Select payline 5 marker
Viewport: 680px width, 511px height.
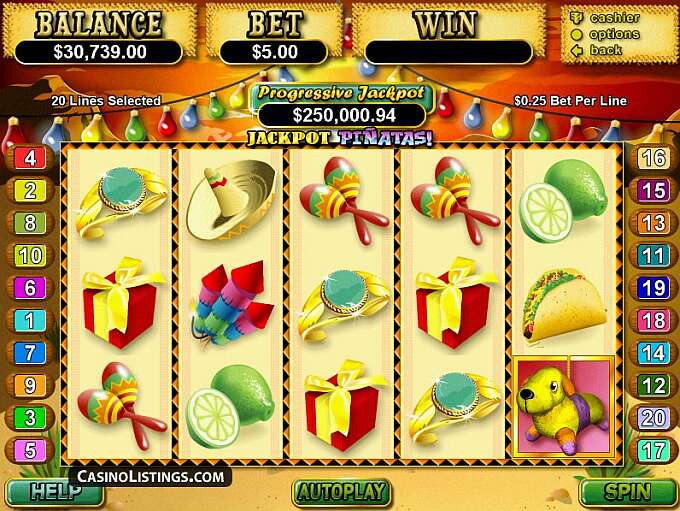click(x=30, y=451)
